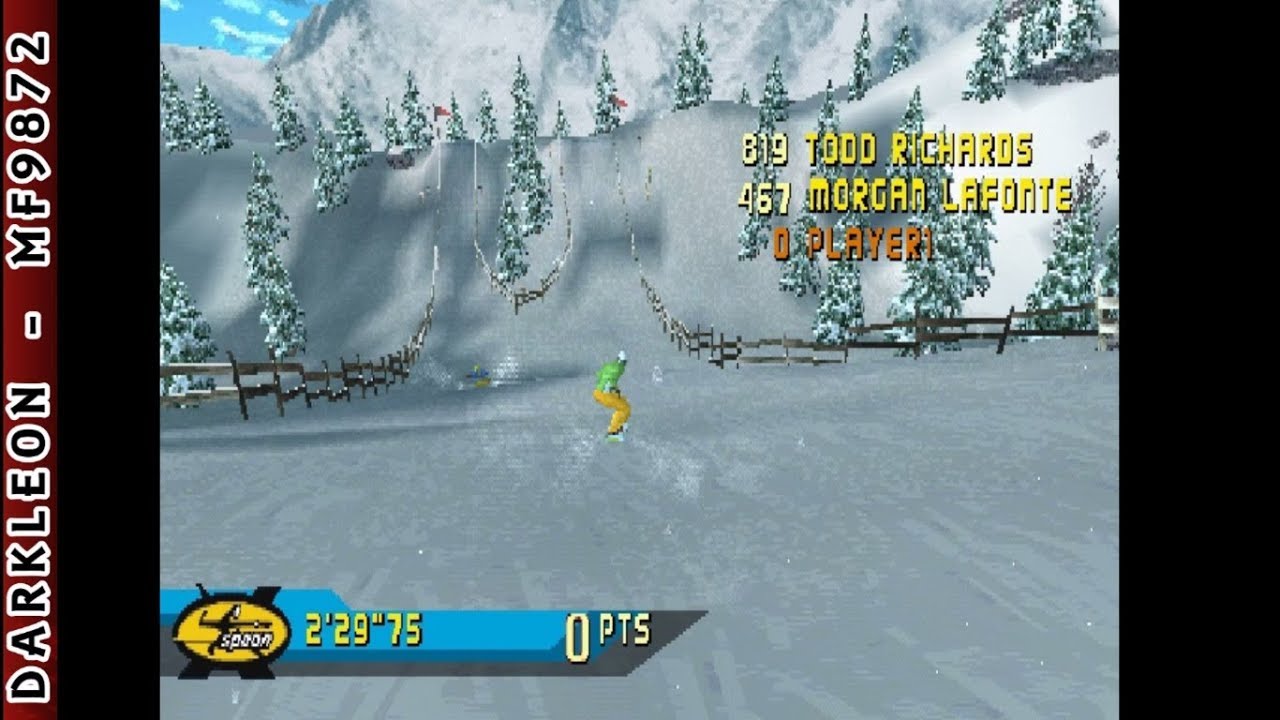This screenshot has width=1280, height=720.
Task: Click the blue sled rider on the slope
Action: tap(478, 377)
